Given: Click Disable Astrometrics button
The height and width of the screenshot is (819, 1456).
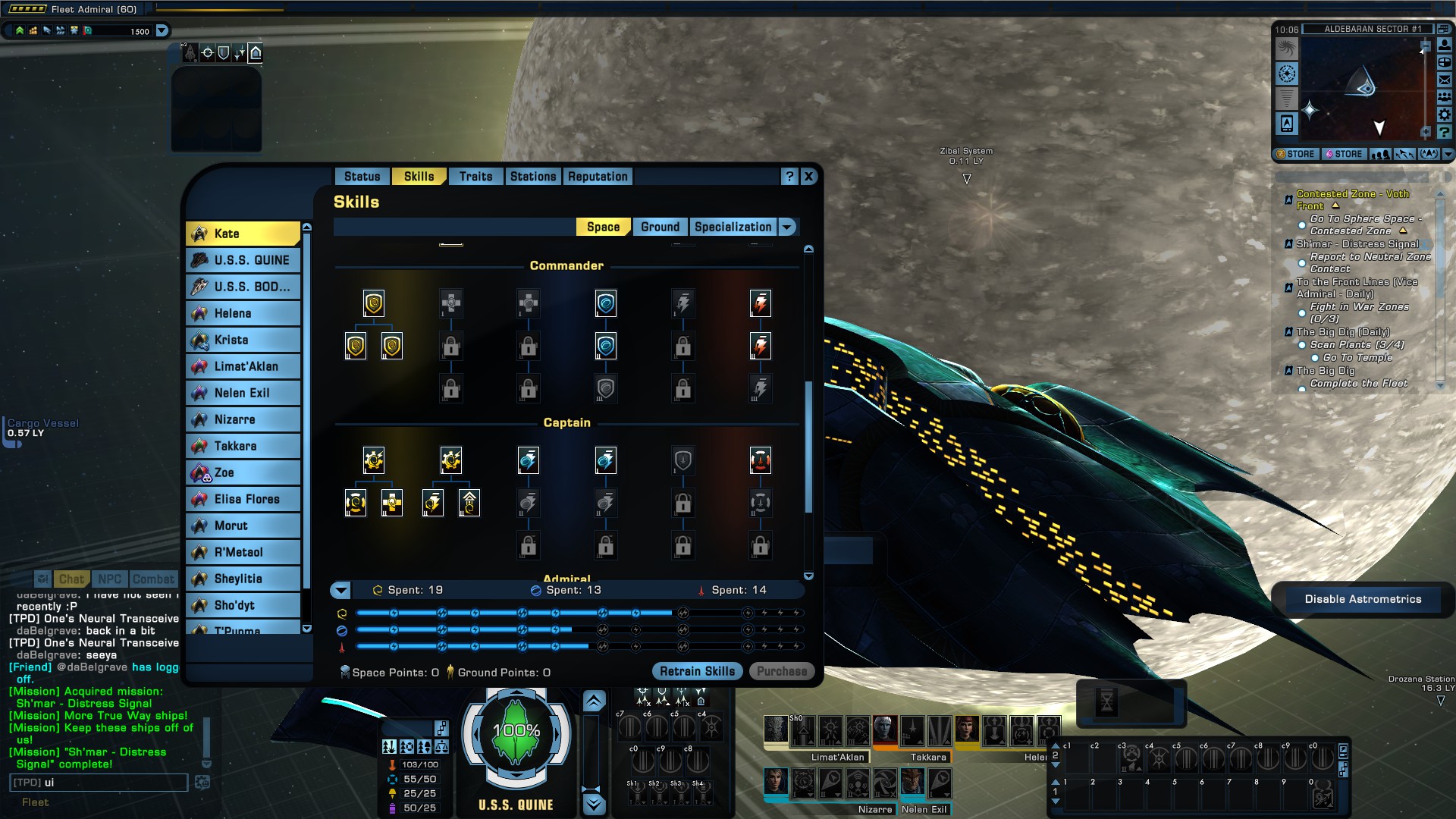Looking at the screenshot, I should [1363, 599].
